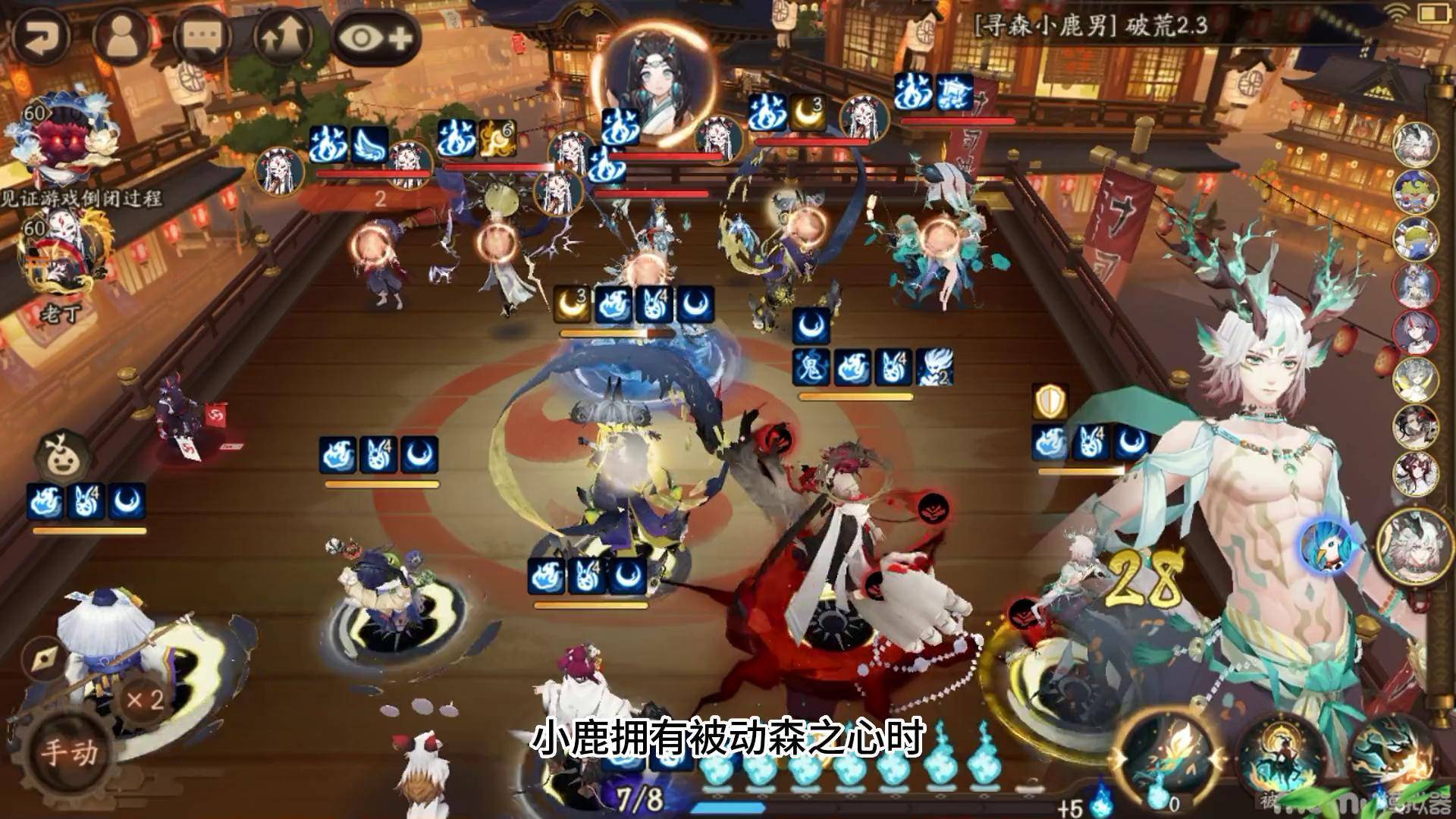
Task: Tap the round seedling face icon
Action: (63, 457)
